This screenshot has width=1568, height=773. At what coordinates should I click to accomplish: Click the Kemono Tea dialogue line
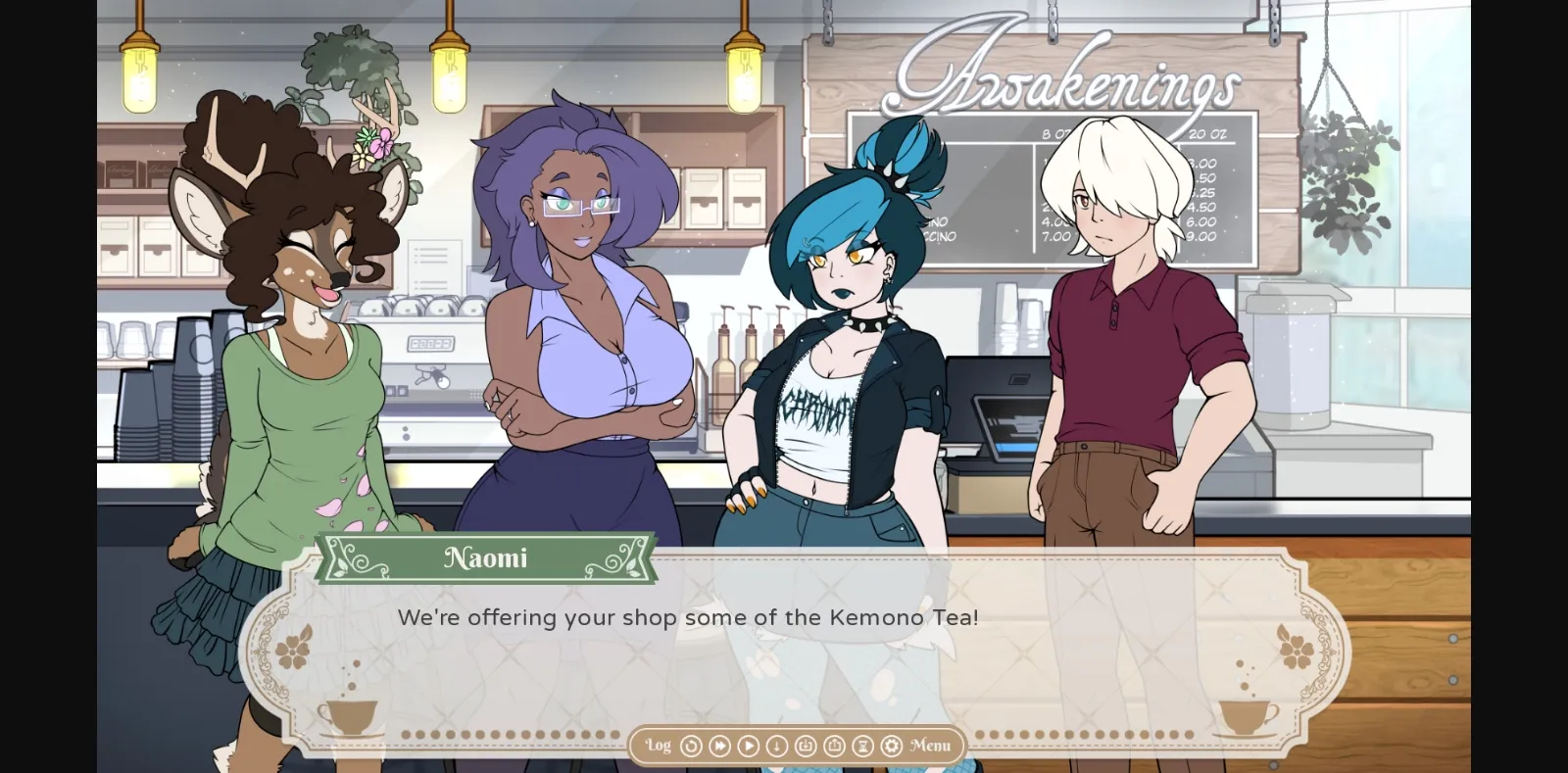point(688,618)
